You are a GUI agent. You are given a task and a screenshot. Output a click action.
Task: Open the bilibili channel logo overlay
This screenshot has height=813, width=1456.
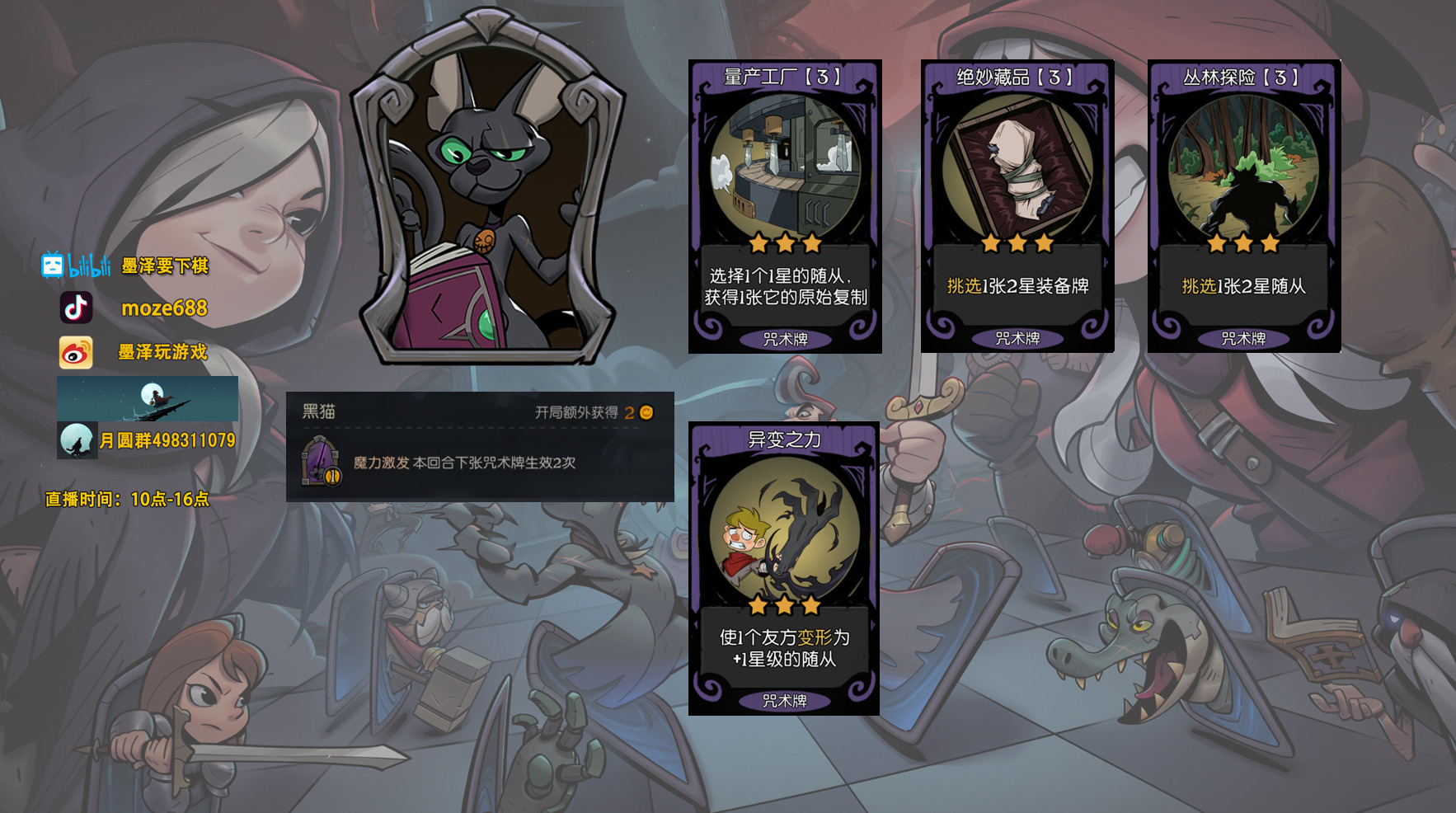click(x=76, y=266)
